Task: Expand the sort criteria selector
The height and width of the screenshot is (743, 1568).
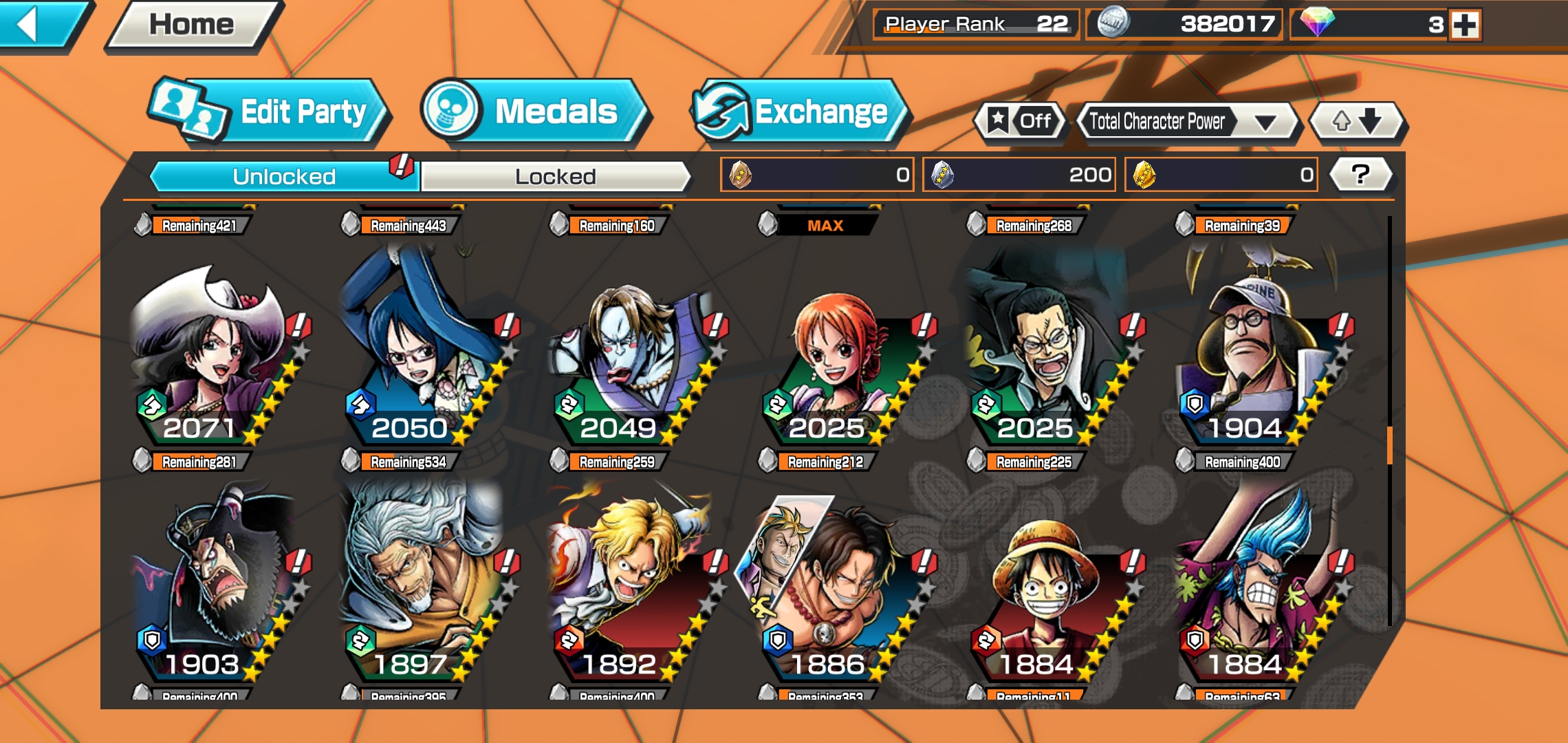Action: [1265, 121]
